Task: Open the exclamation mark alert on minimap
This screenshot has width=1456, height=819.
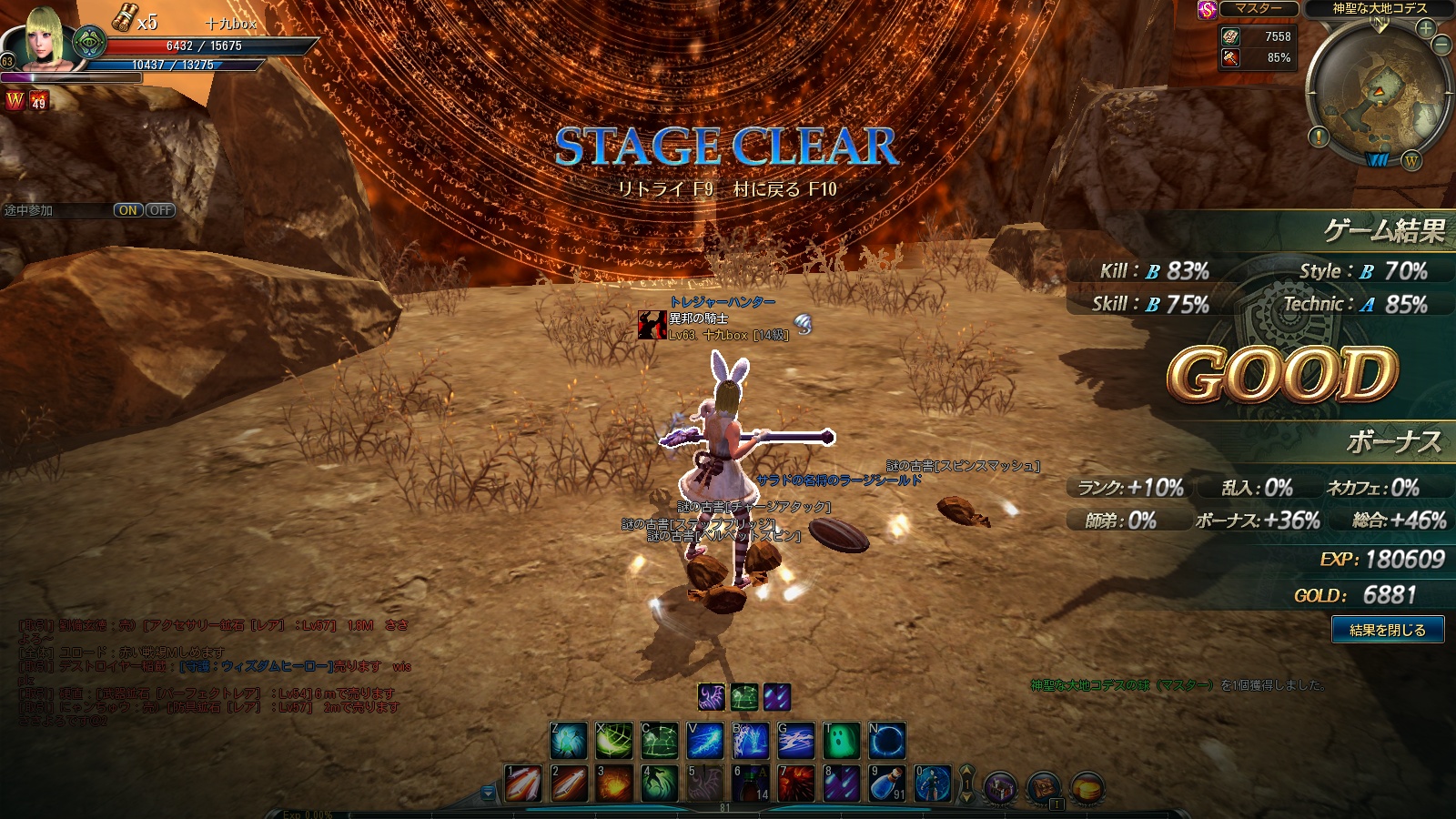Action: 1319,137
